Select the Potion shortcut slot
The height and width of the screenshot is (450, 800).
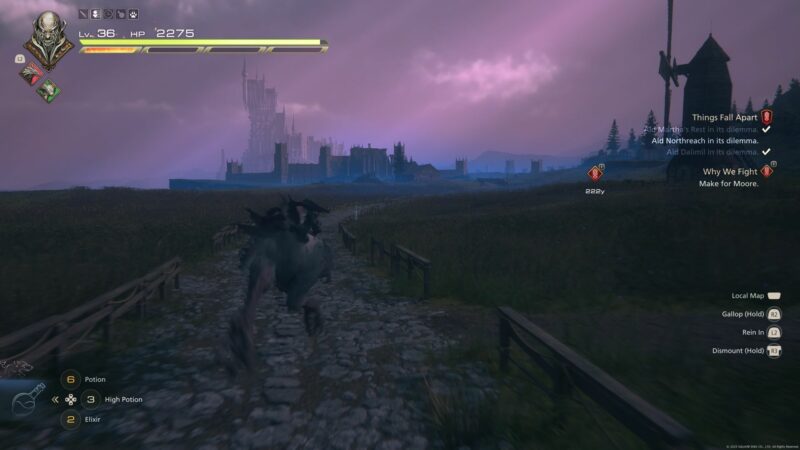tap(70, 379)
